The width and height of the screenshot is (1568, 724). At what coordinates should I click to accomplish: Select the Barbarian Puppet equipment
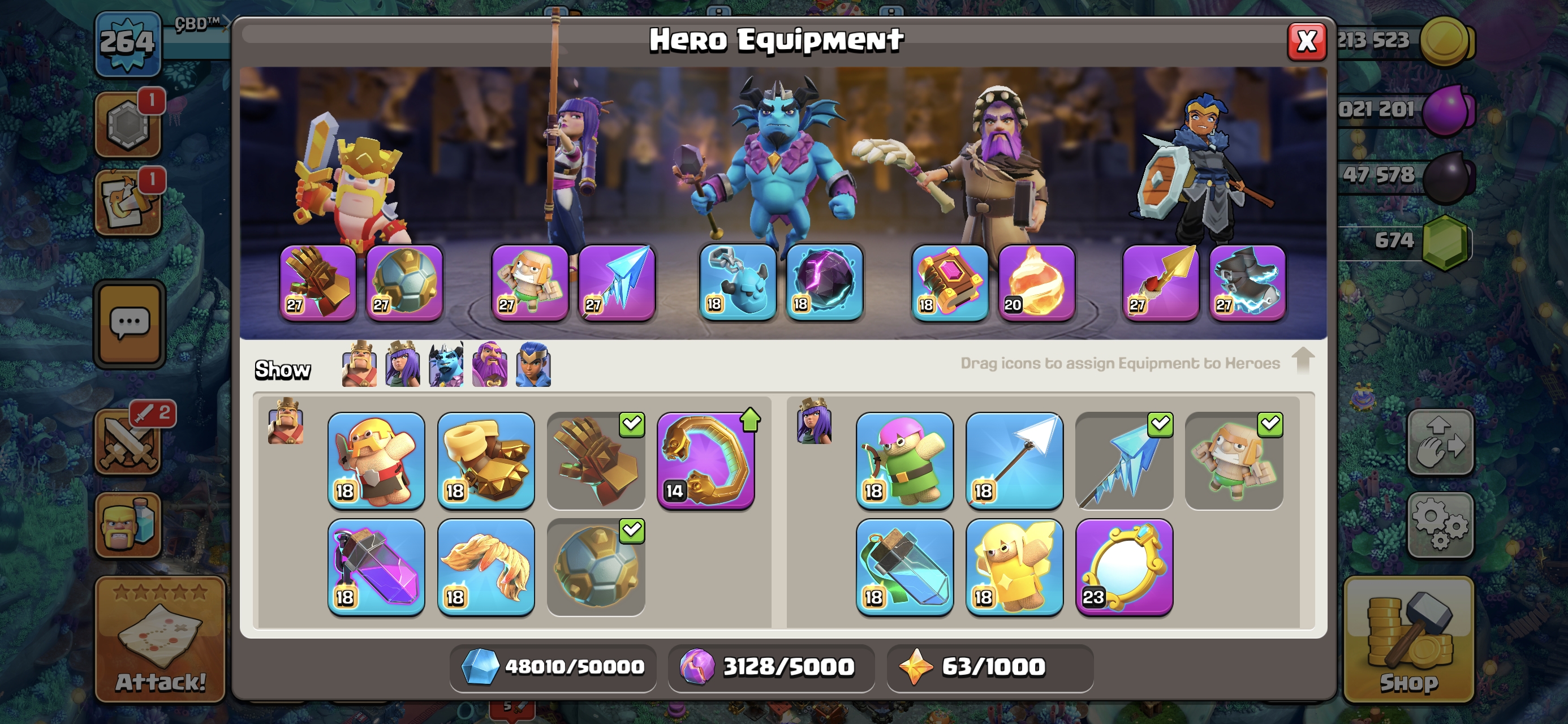tap(376, 461)
